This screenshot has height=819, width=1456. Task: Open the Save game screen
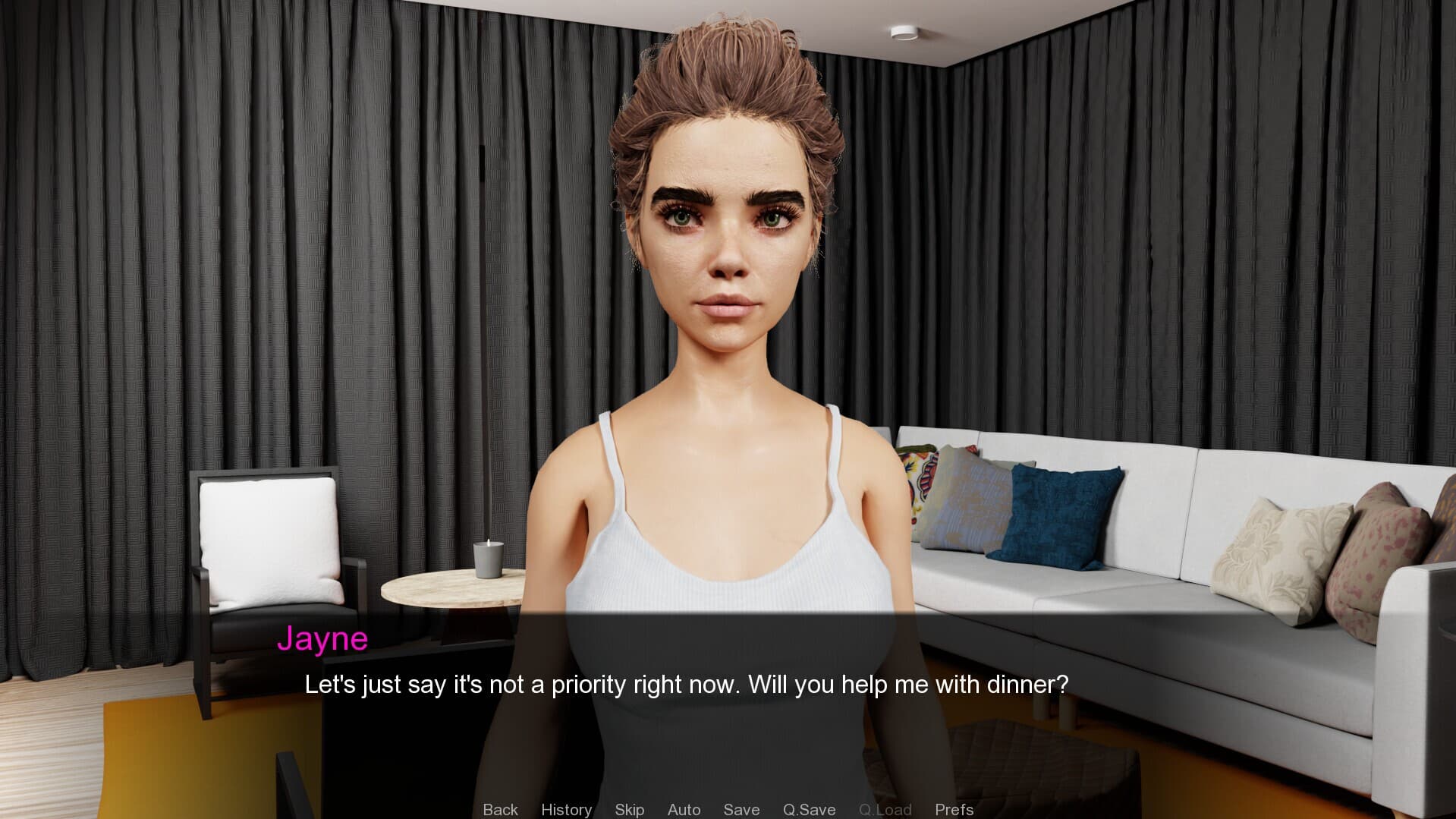point(741,809)
